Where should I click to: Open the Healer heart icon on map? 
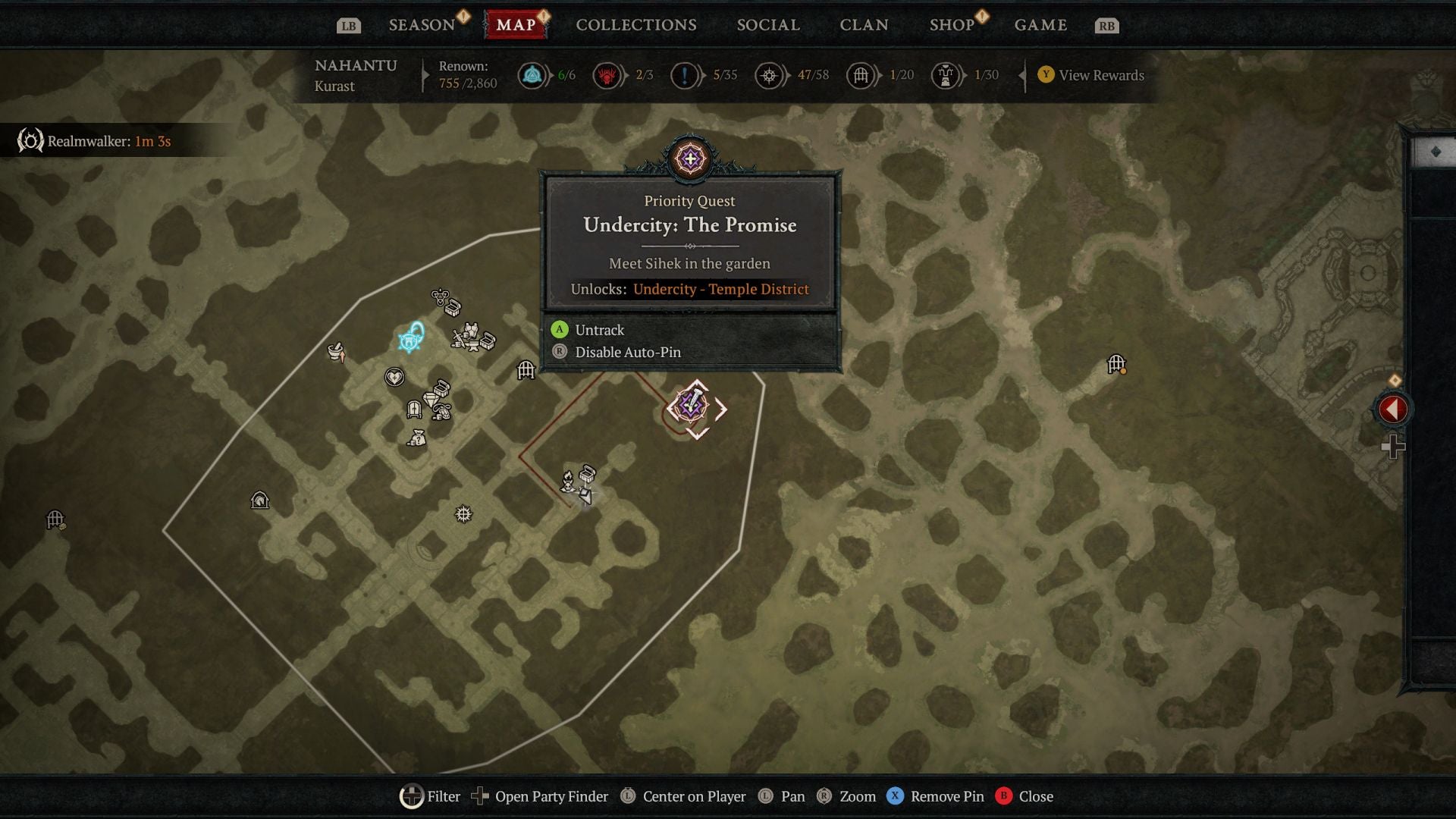click(395, 377)
